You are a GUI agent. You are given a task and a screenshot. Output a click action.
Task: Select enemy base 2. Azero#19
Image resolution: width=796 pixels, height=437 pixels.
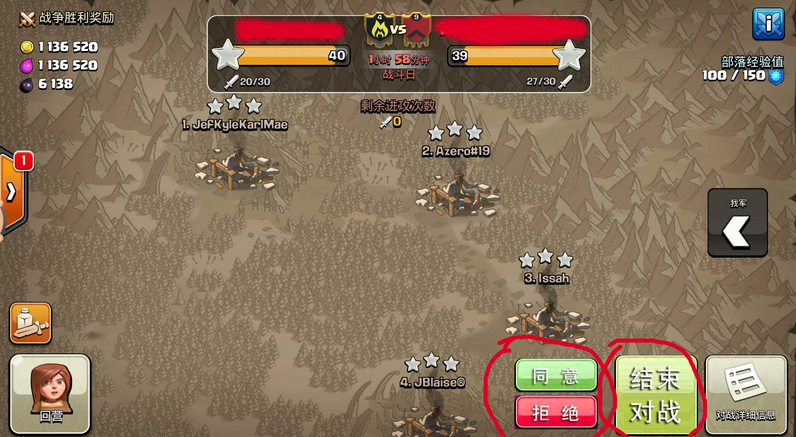coord(456,188)
